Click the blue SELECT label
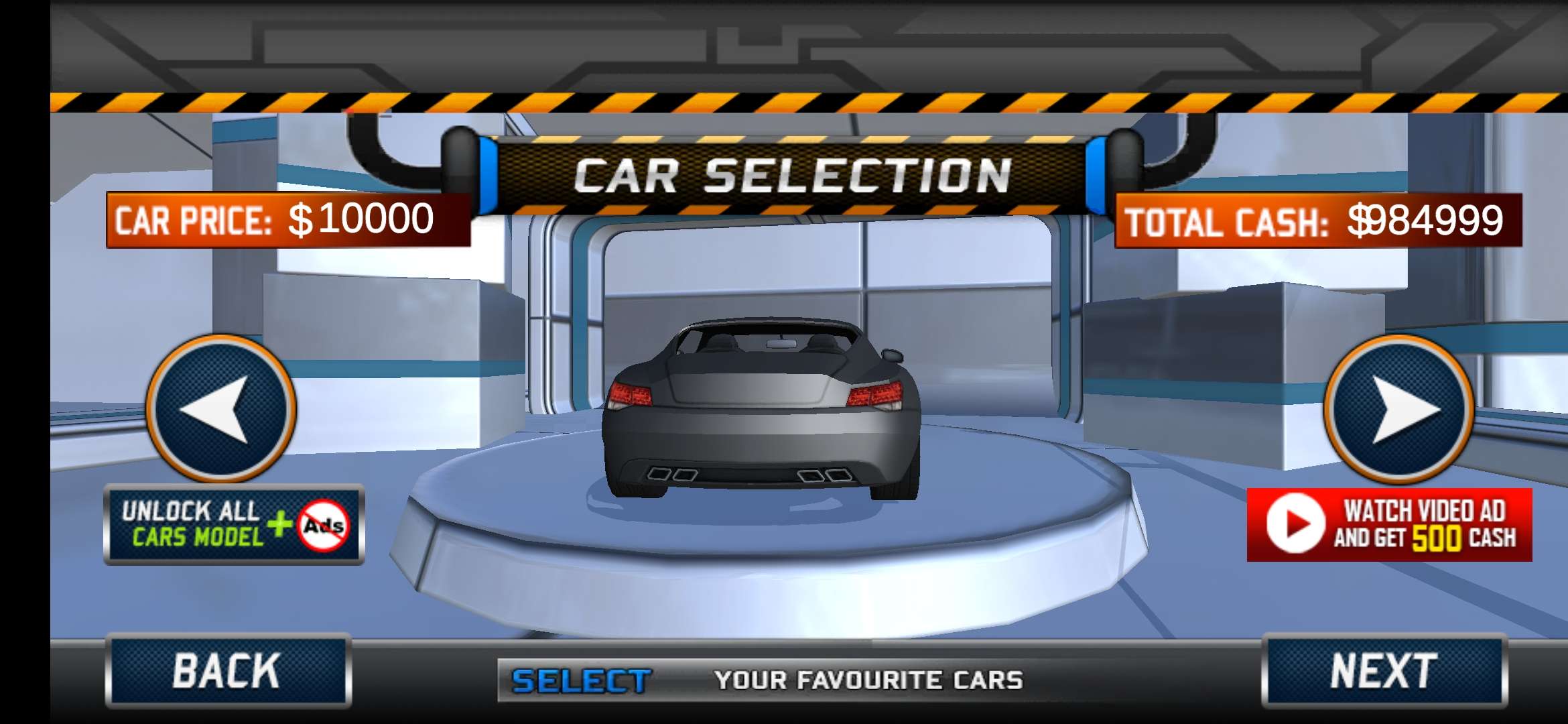This screenshot has width=1568, height=724. tap(580, 681)
